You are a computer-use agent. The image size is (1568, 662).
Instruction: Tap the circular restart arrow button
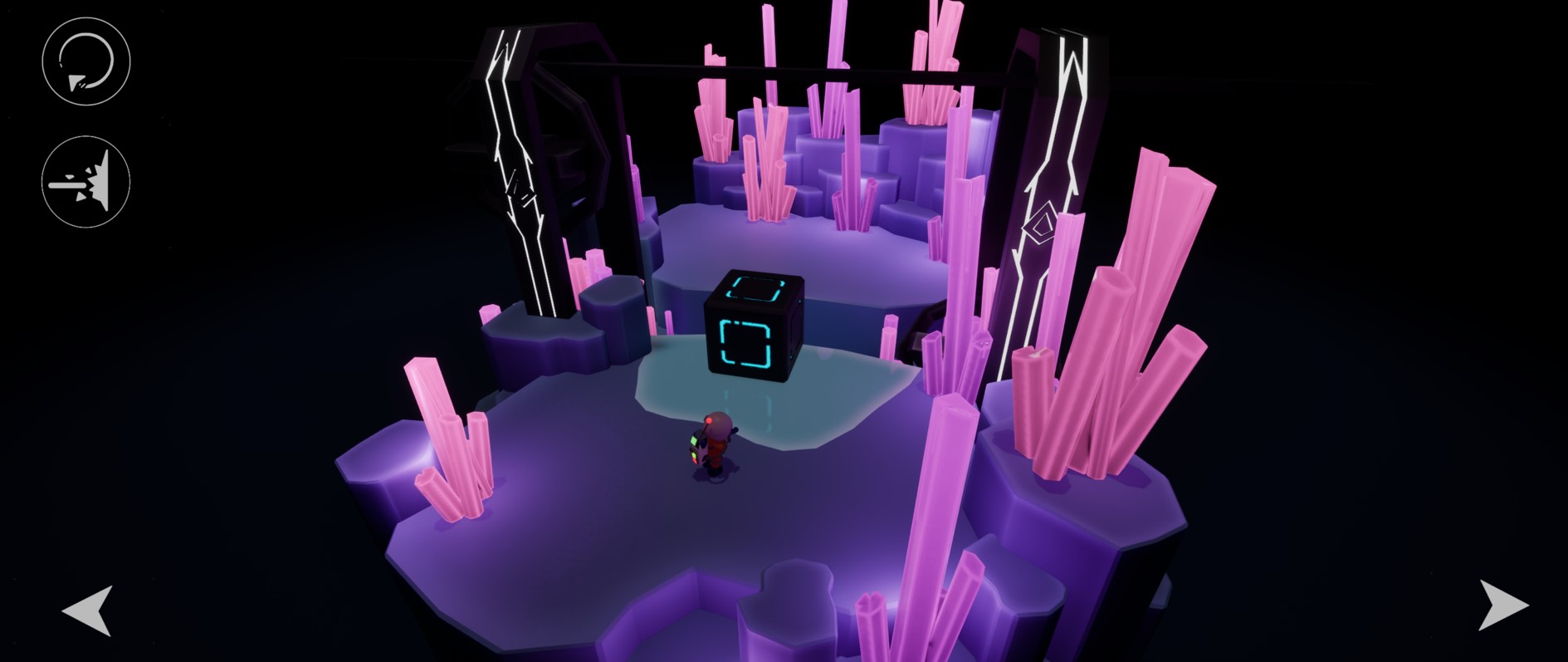click(x=85, y=61)
